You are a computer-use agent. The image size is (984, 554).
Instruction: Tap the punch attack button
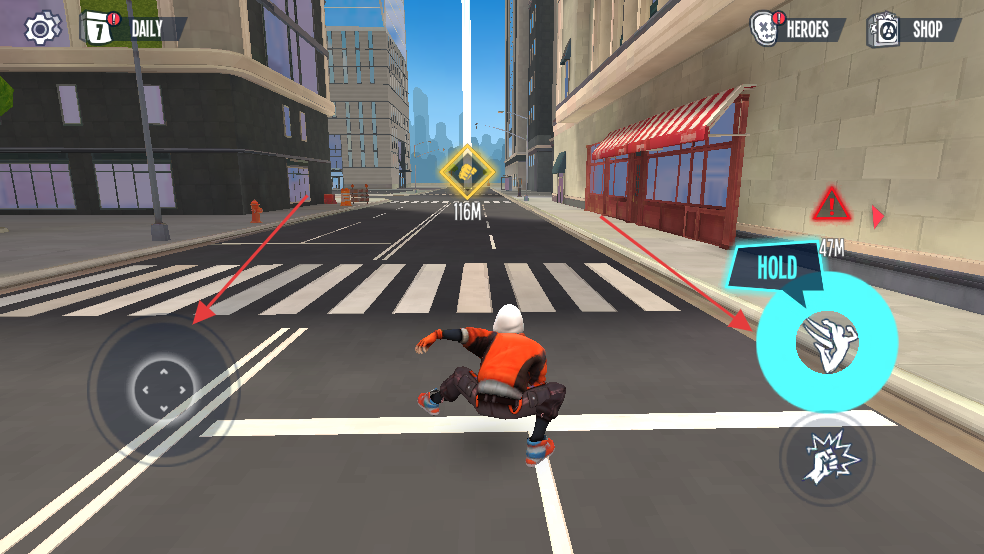[826, 458]
